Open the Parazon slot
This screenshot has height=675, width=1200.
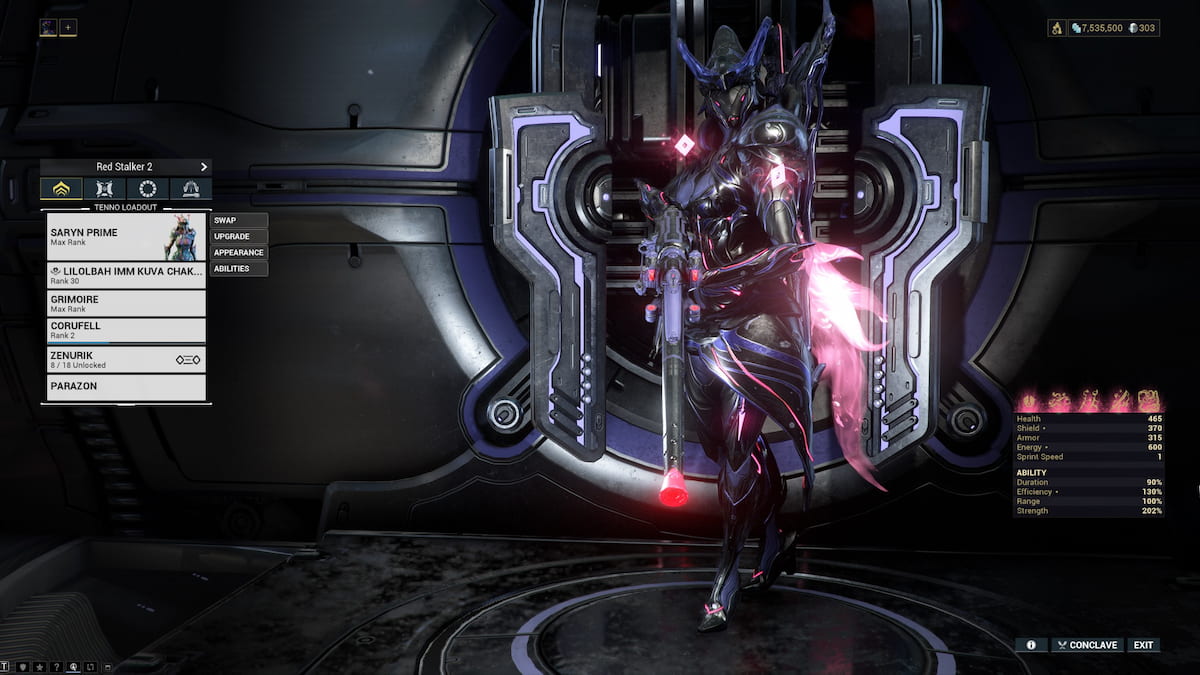[126, 386]
